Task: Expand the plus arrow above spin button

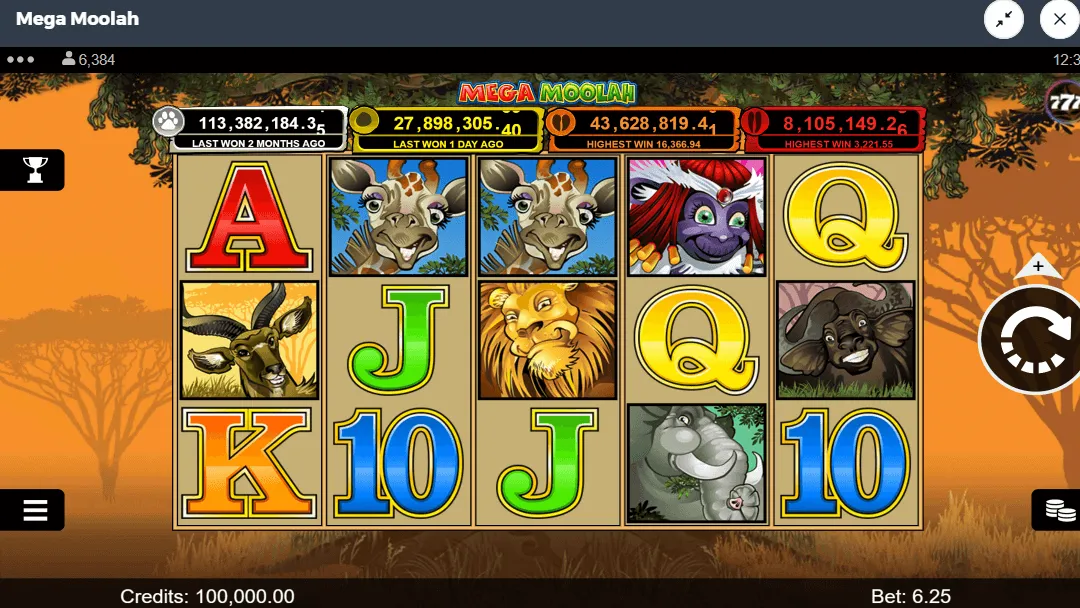Action: [1038, 267]
